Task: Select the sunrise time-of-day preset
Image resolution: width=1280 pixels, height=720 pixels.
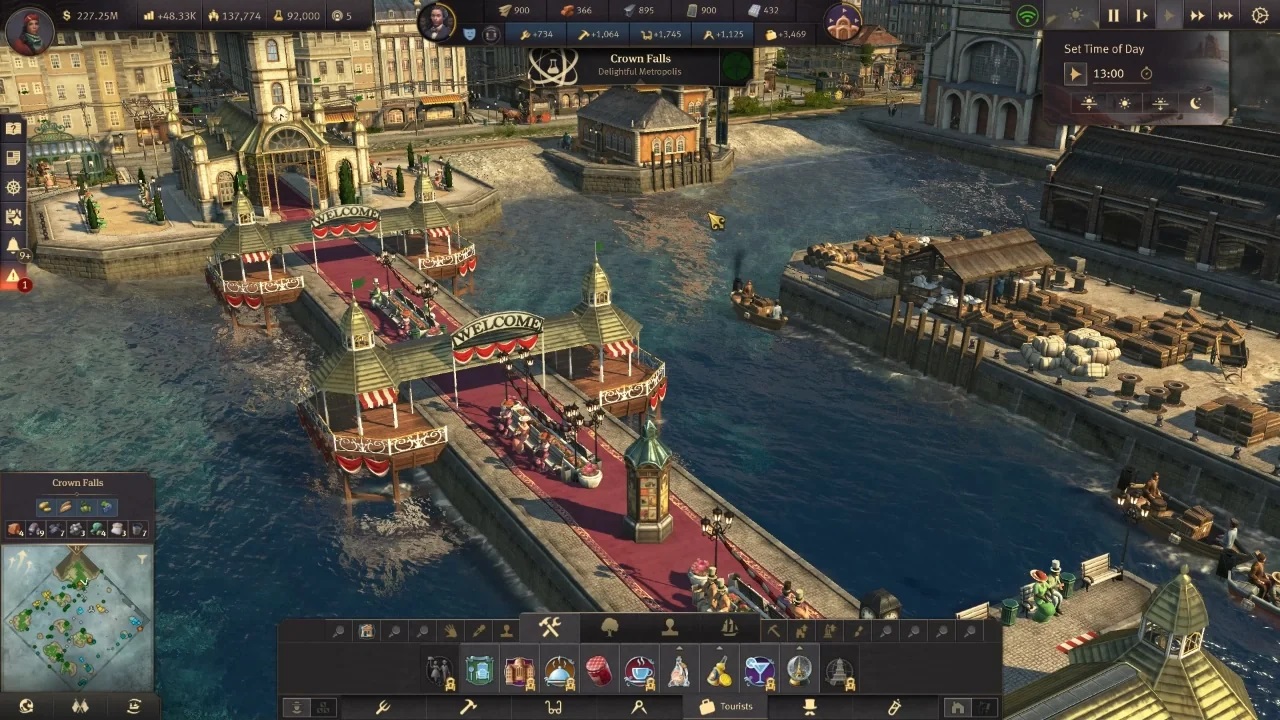Action: point(1089,103)
